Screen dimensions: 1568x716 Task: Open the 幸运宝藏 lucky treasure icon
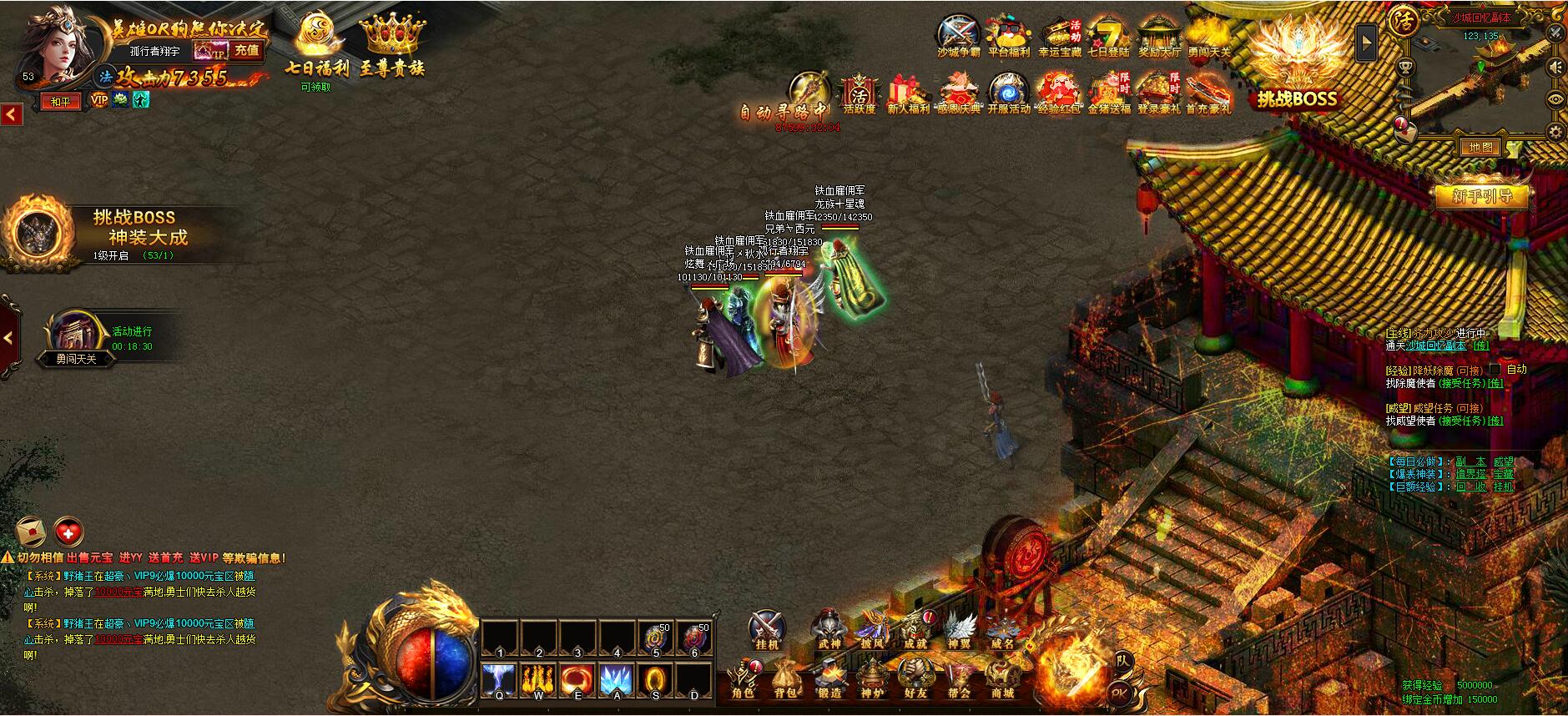click(1060, 36)
